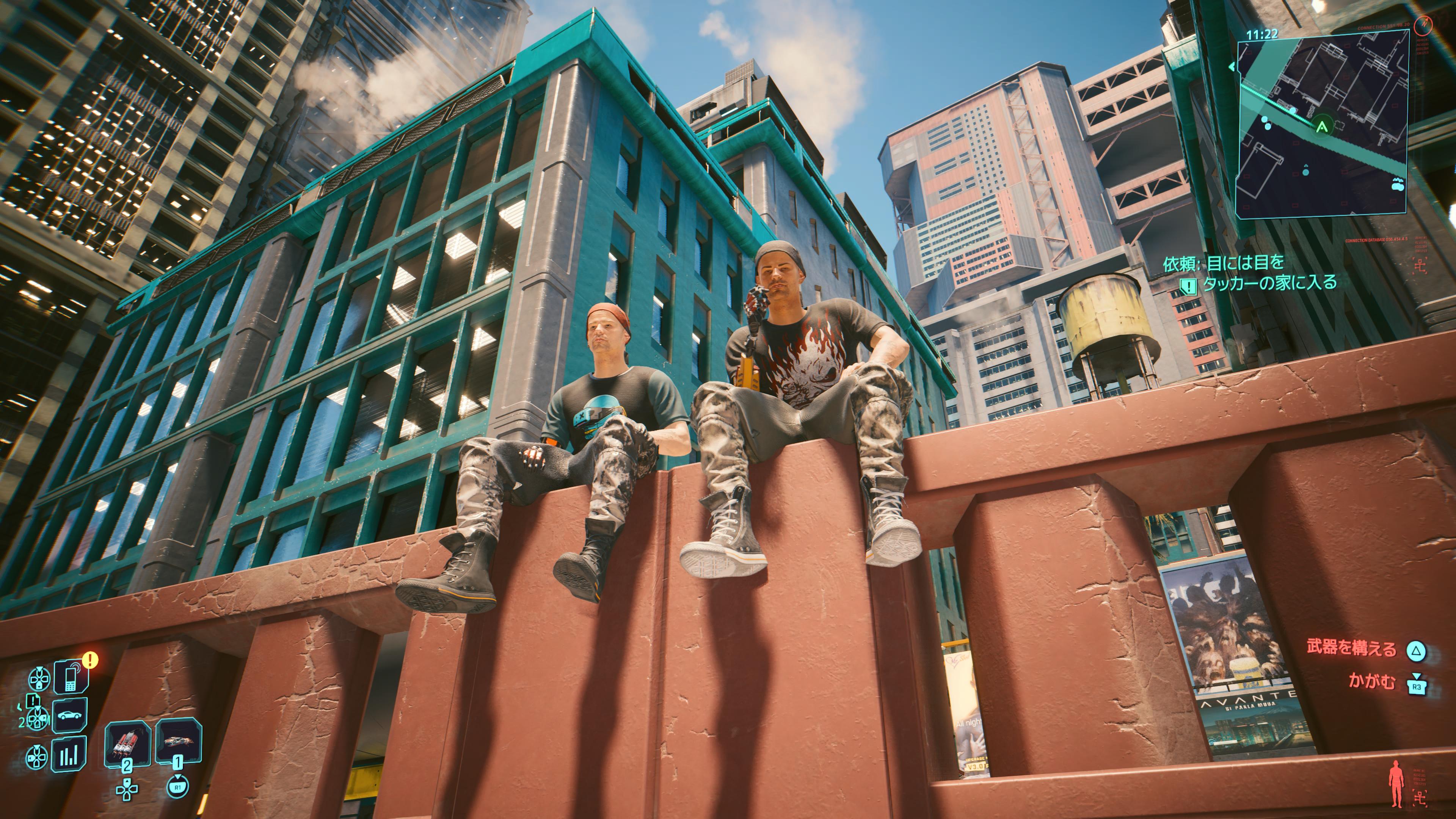
Task: Click the objective タッカーの家に入る
Action: click(x=1269, y=282)
